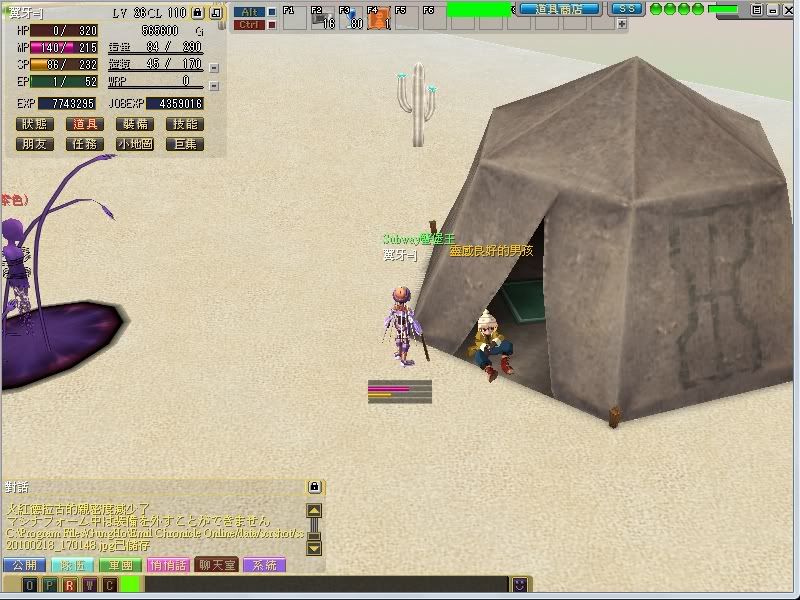Open the 狀態 status panel
This screenshot has width=800, height=600.
[x=34, y=125]
